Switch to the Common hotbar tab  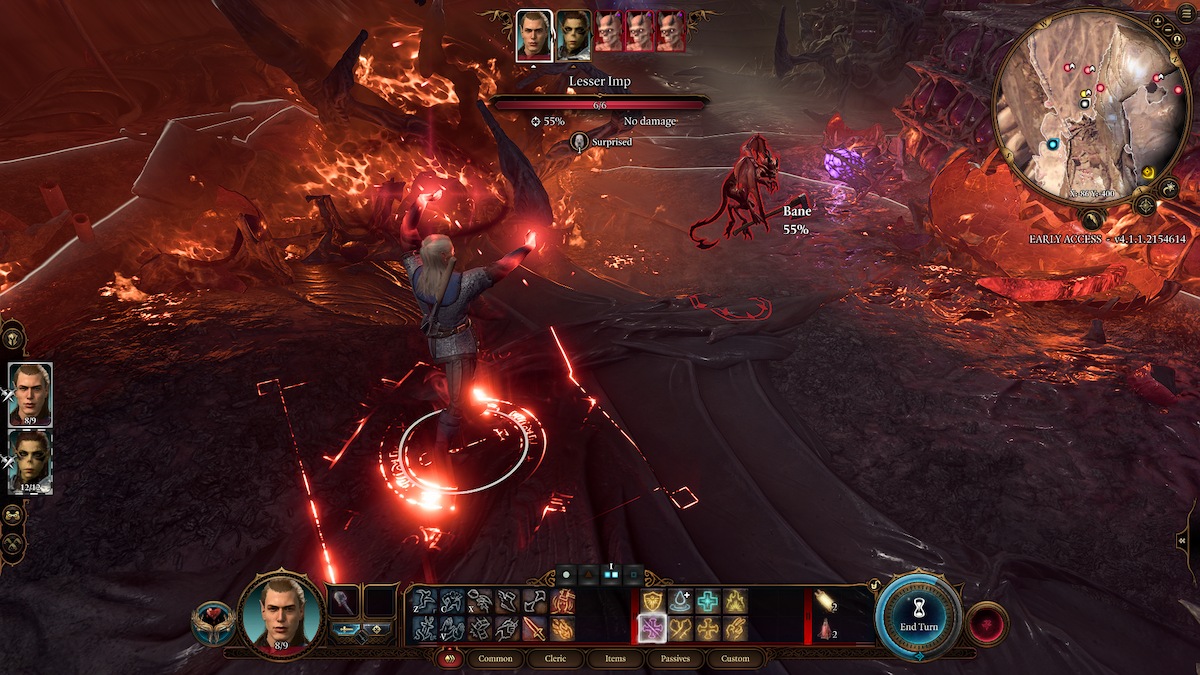point(495,659)
